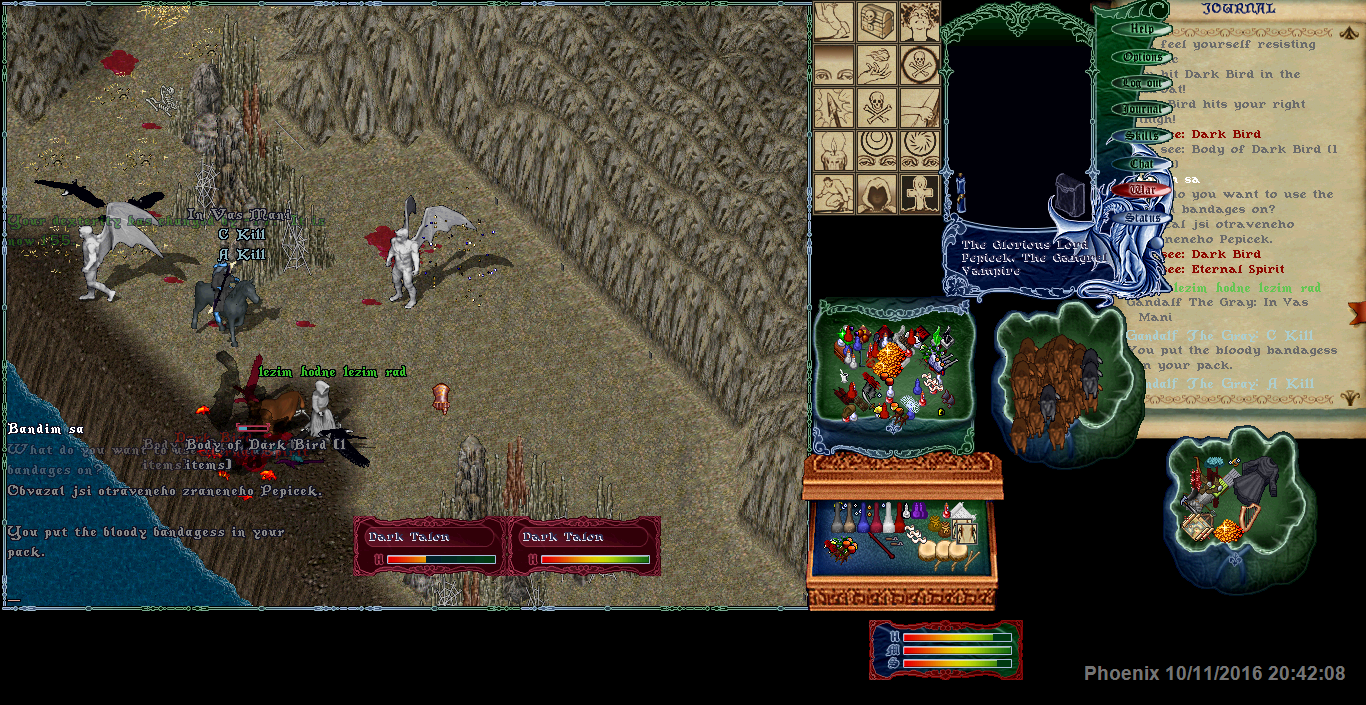Screen dimensions: 1366x705
Task: Click the ankh cross icon
Action: [x=919, y=194]
